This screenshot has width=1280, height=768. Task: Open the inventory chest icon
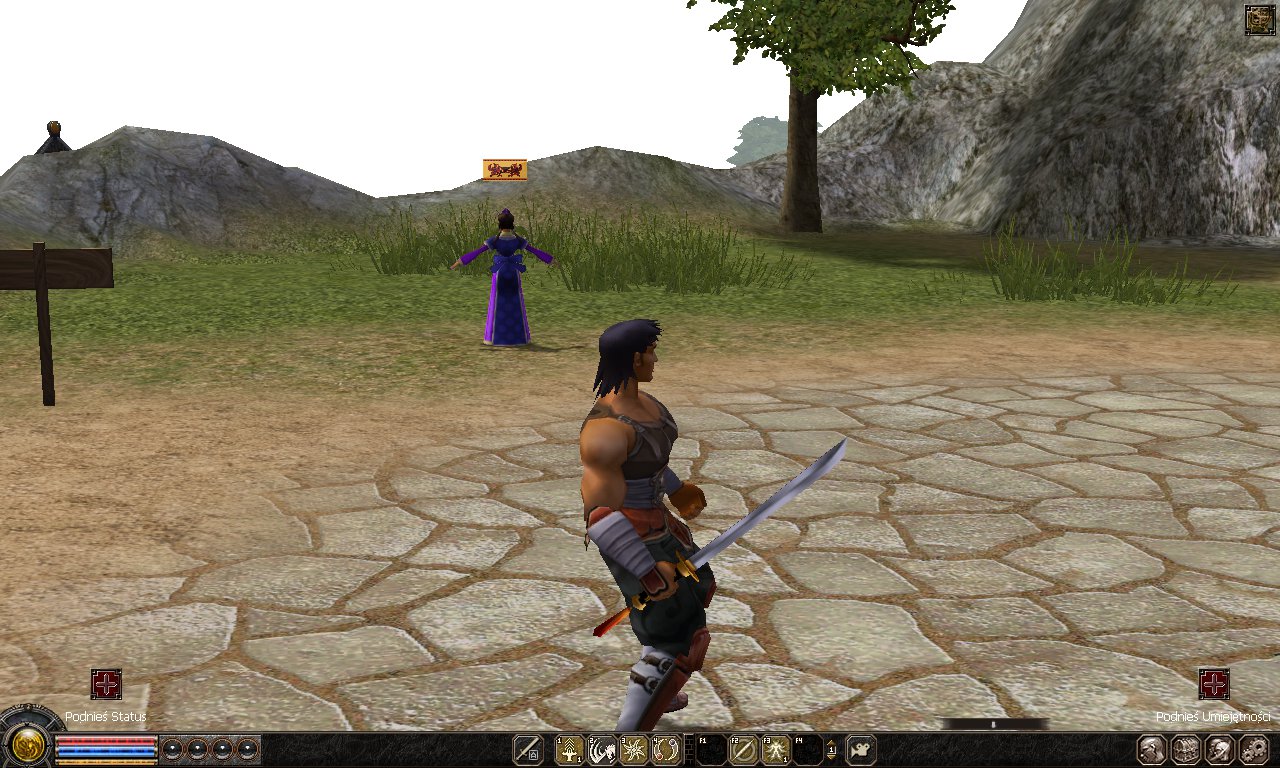point(1186,748)
